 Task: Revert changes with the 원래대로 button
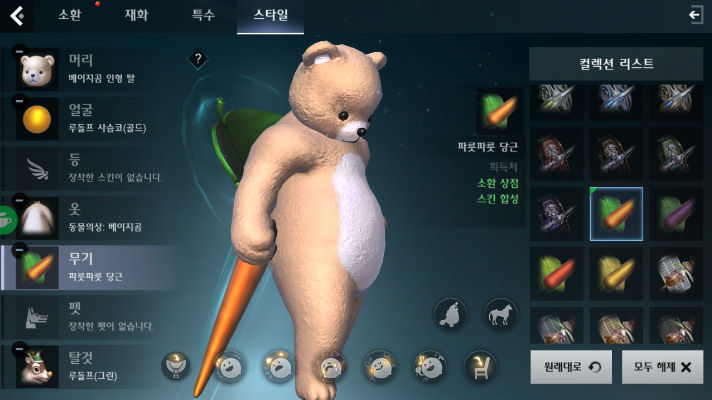(x=570, y=367)
